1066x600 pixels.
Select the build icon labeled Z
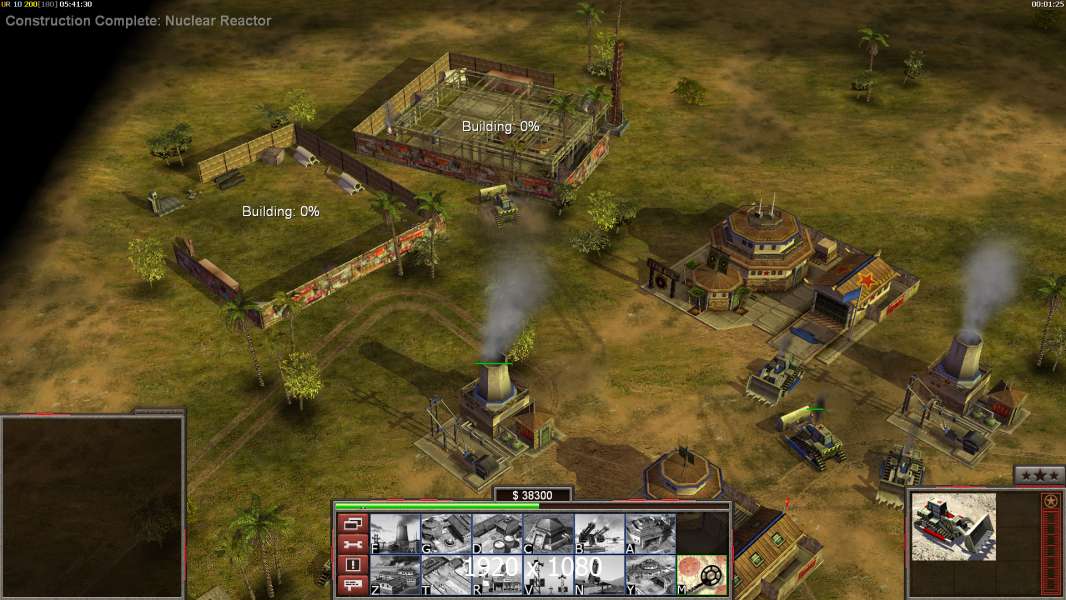coord(395,574)
